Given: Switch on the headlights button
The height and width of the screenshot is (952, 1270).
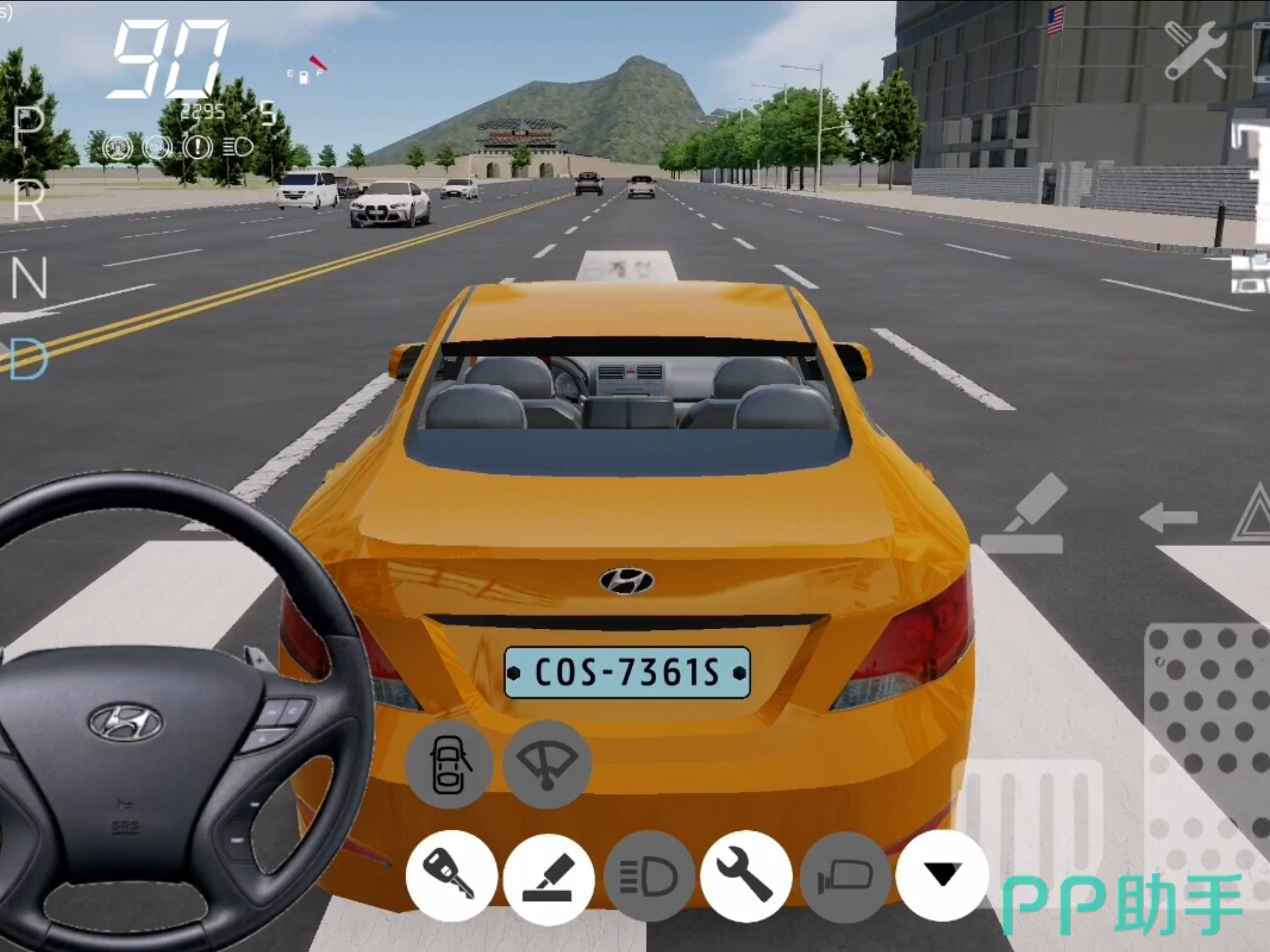Looking at the screenshot, I should point(649,876).
